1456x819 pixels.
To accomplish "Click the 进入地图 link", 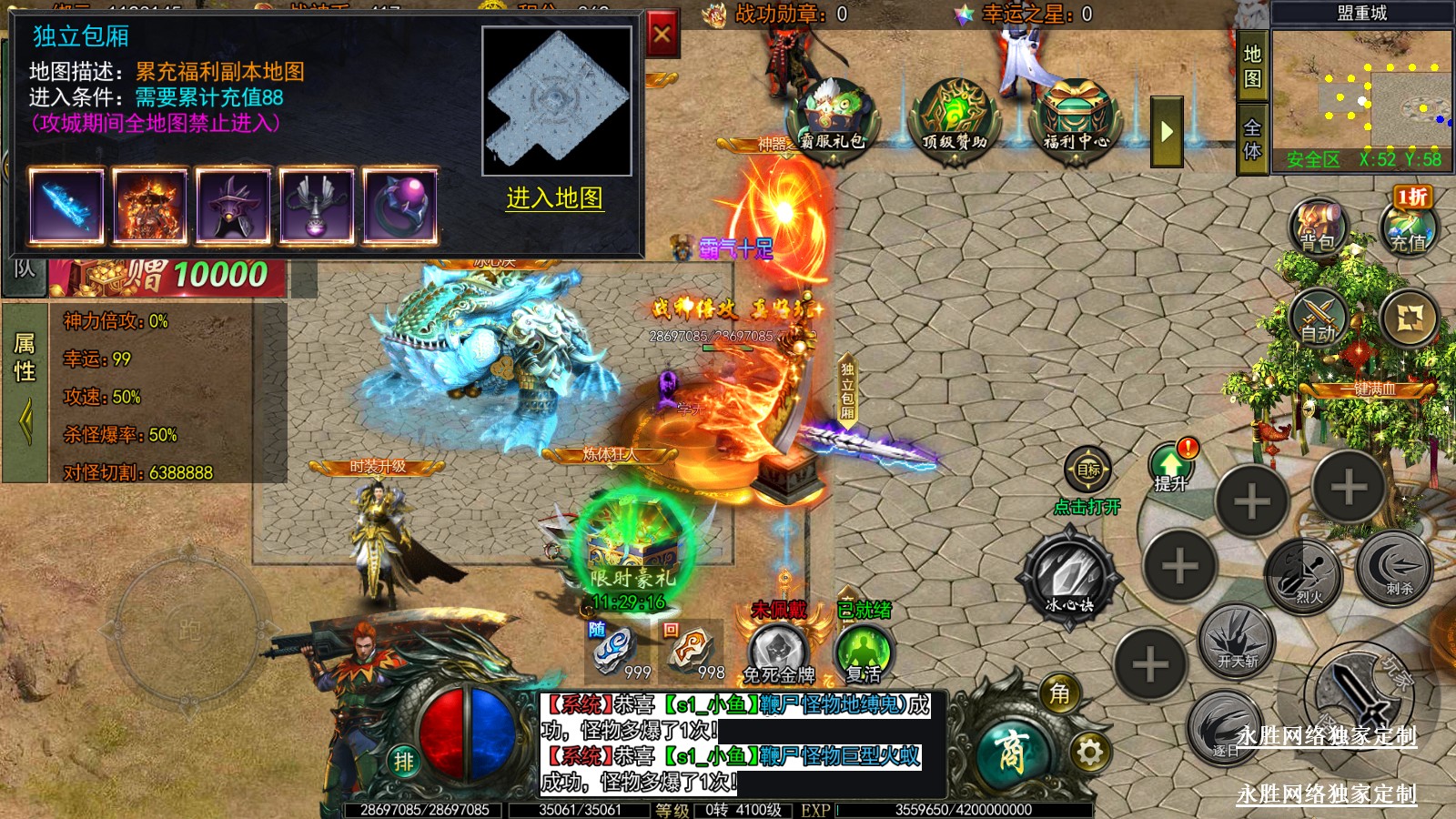I will pyautogui.click(x=554, y=198).
